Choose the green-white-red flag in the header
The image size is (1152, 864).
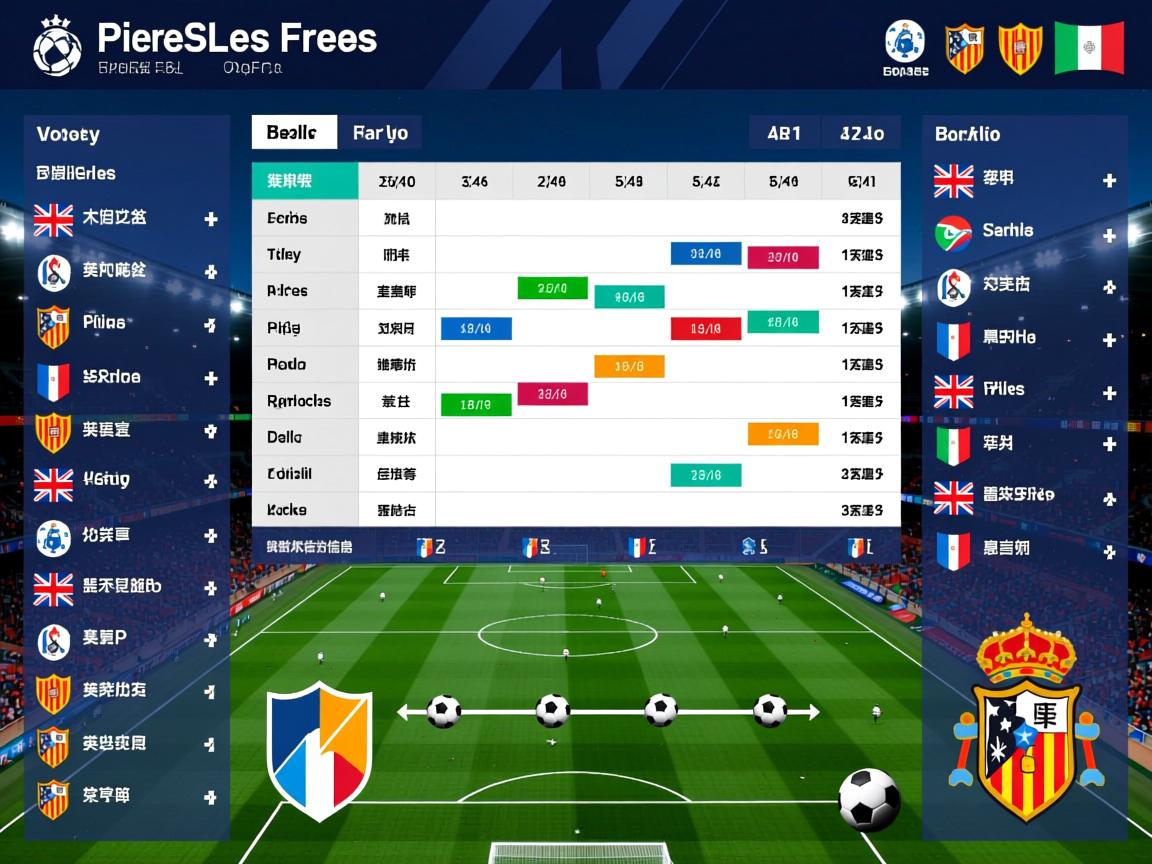(1089, 47)
